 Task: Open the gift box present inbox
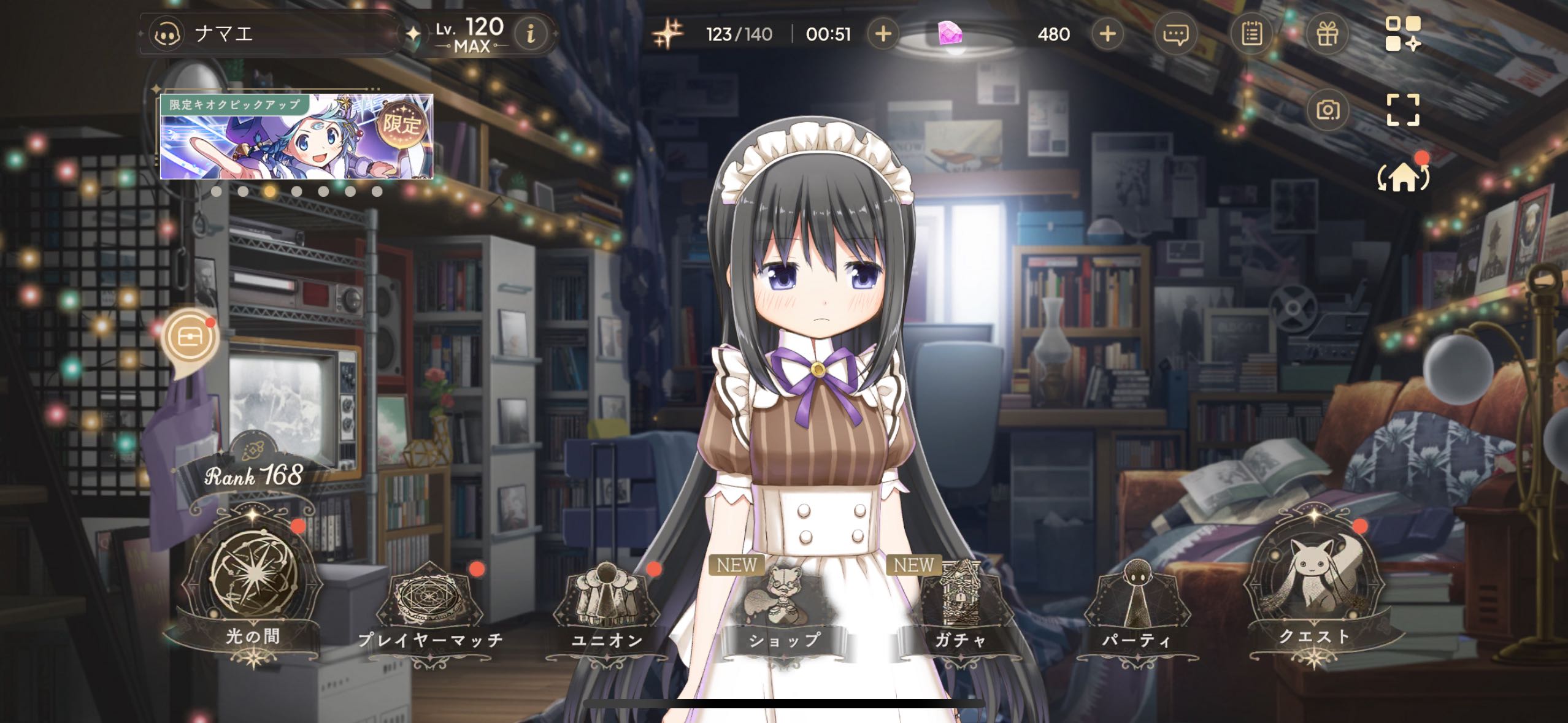coord(1327,34)
